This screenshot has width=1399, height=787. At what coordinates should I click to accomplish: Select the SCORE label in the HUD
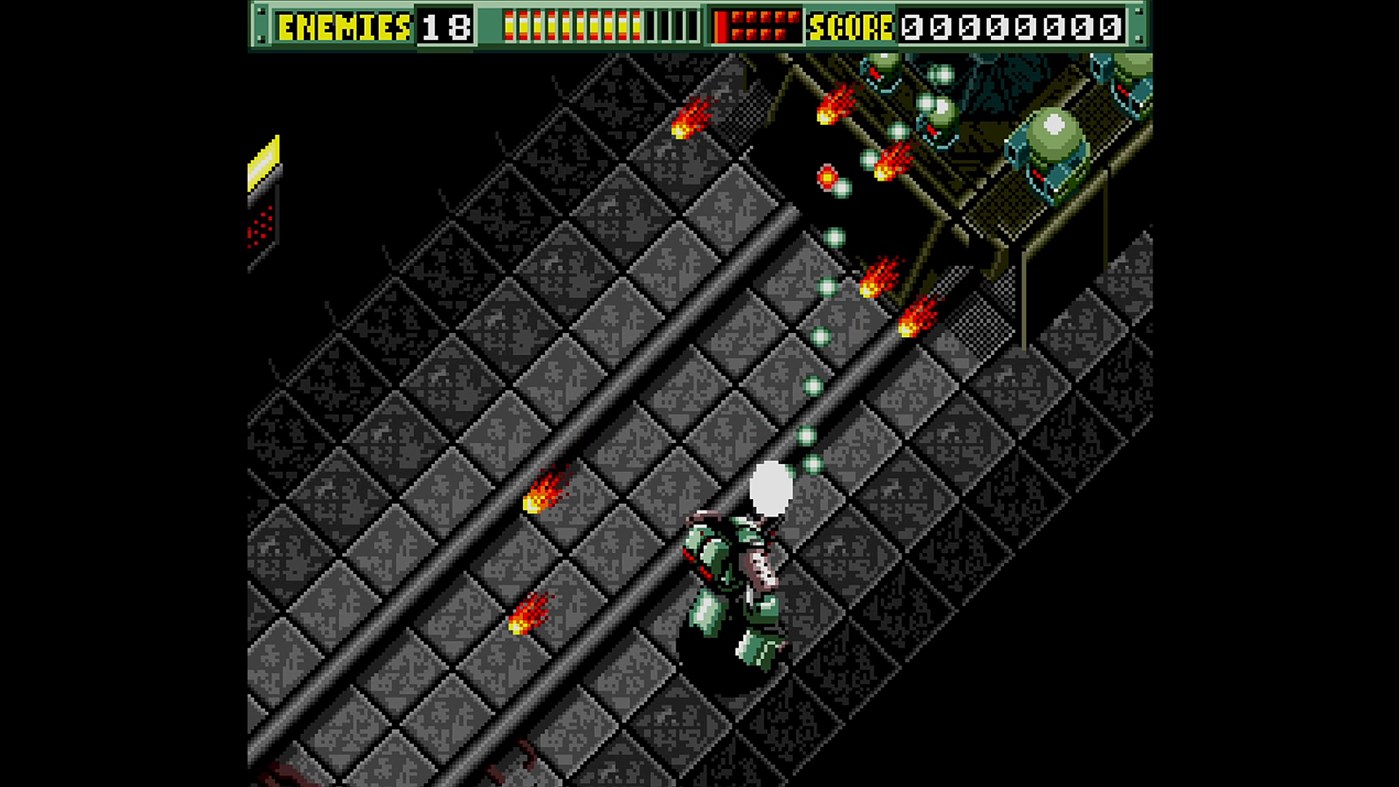click(855, 27)
